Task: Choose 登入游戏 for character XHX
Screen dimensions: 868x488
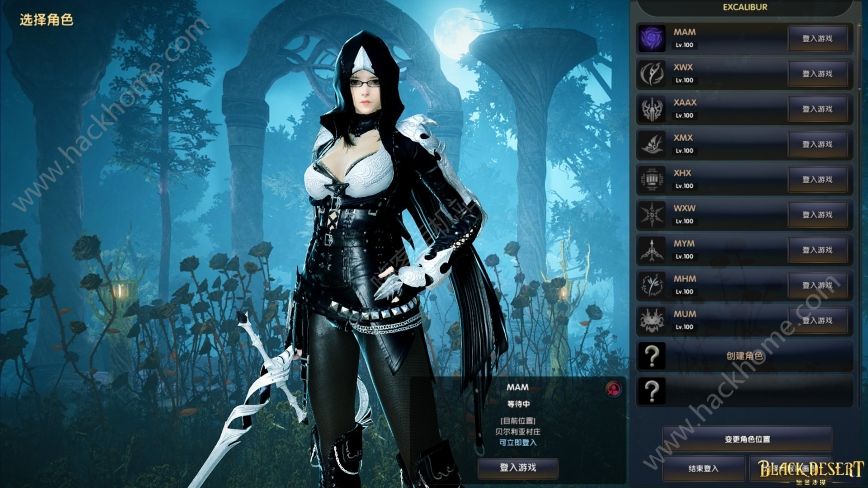Action: pos(818,179)
